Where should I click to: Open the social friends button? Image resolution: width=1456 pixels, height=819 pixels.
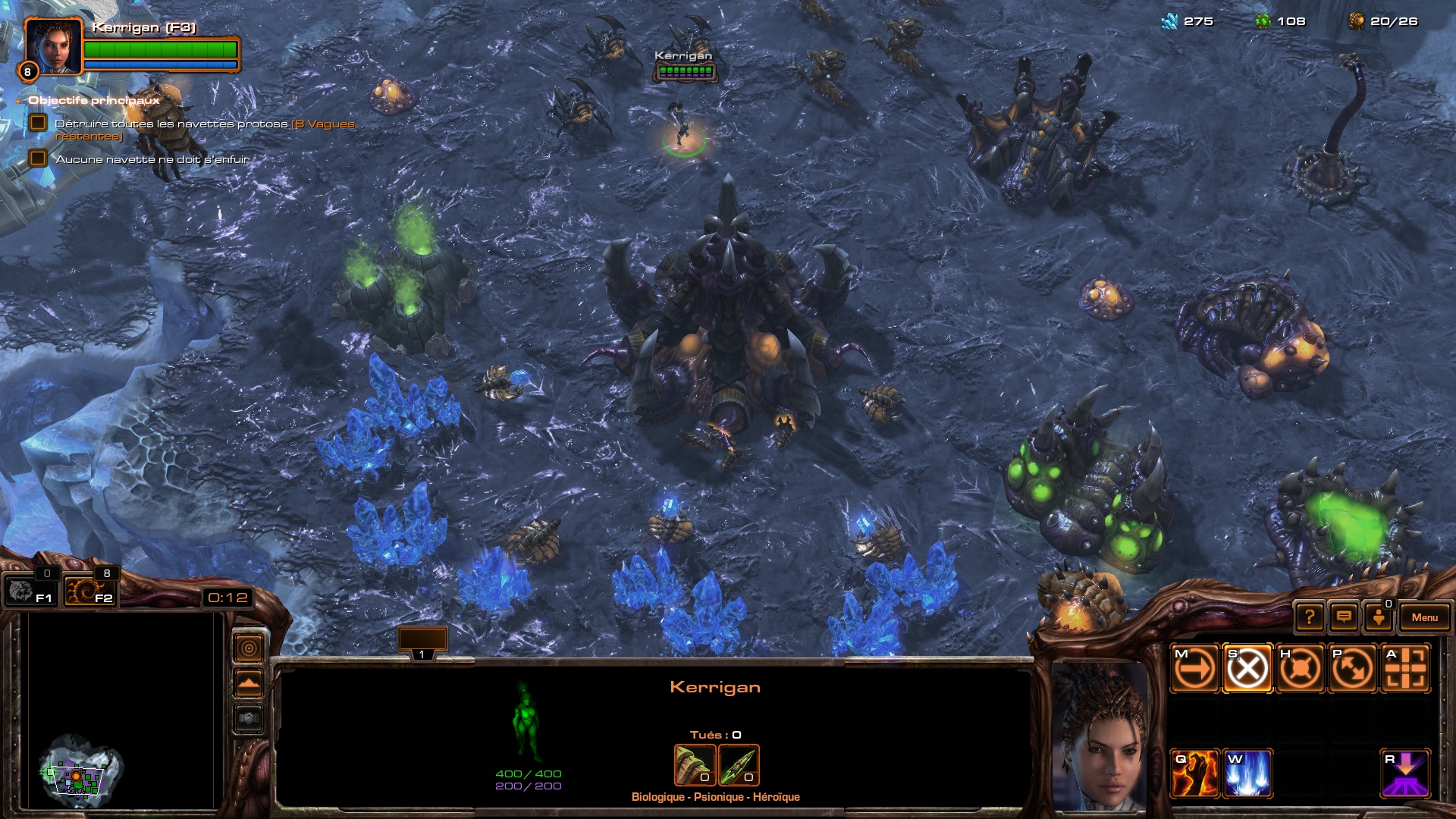[1379, 617]
